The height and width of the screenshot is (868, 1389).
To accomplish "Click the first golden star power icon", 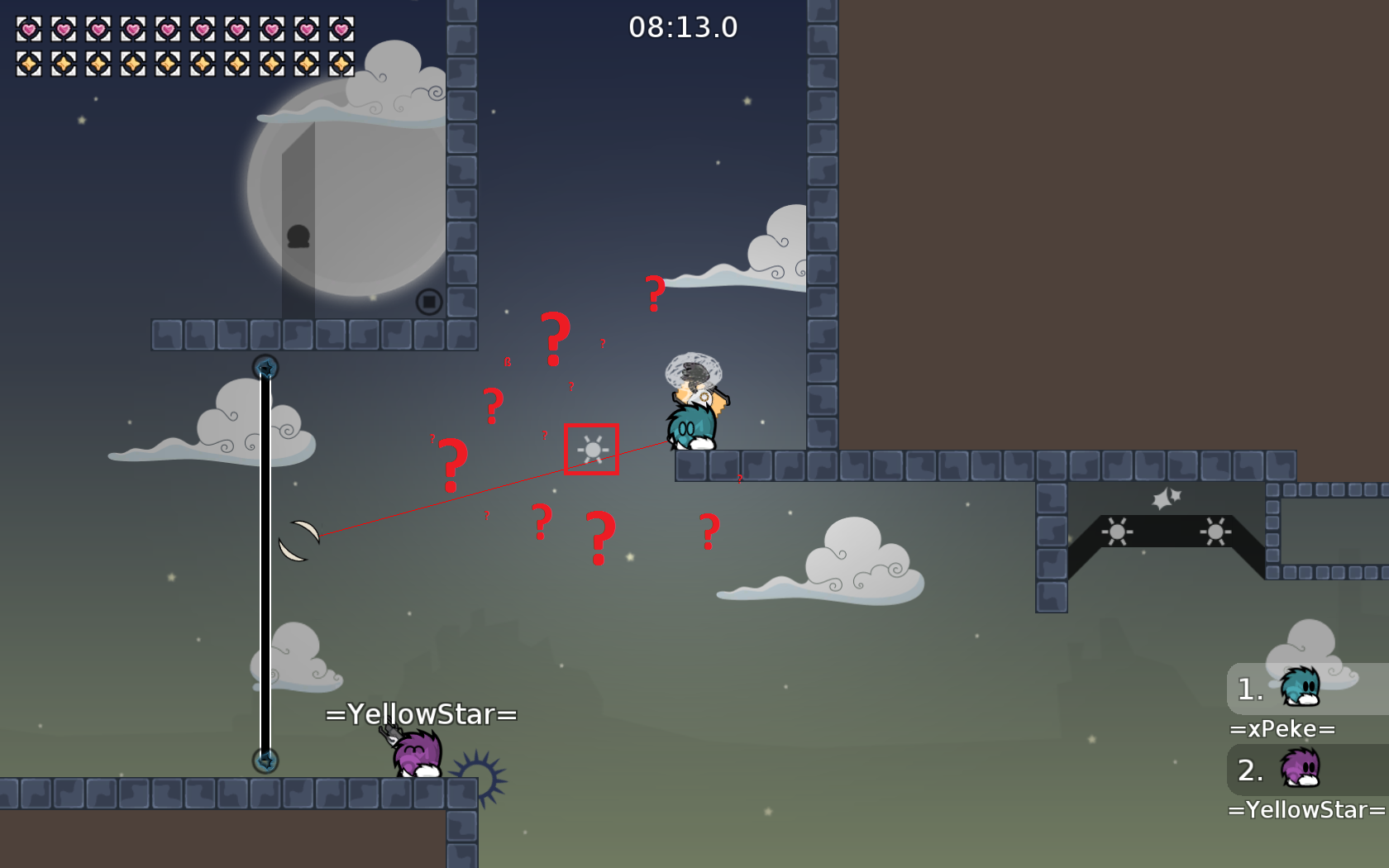I will click(27, 62).
